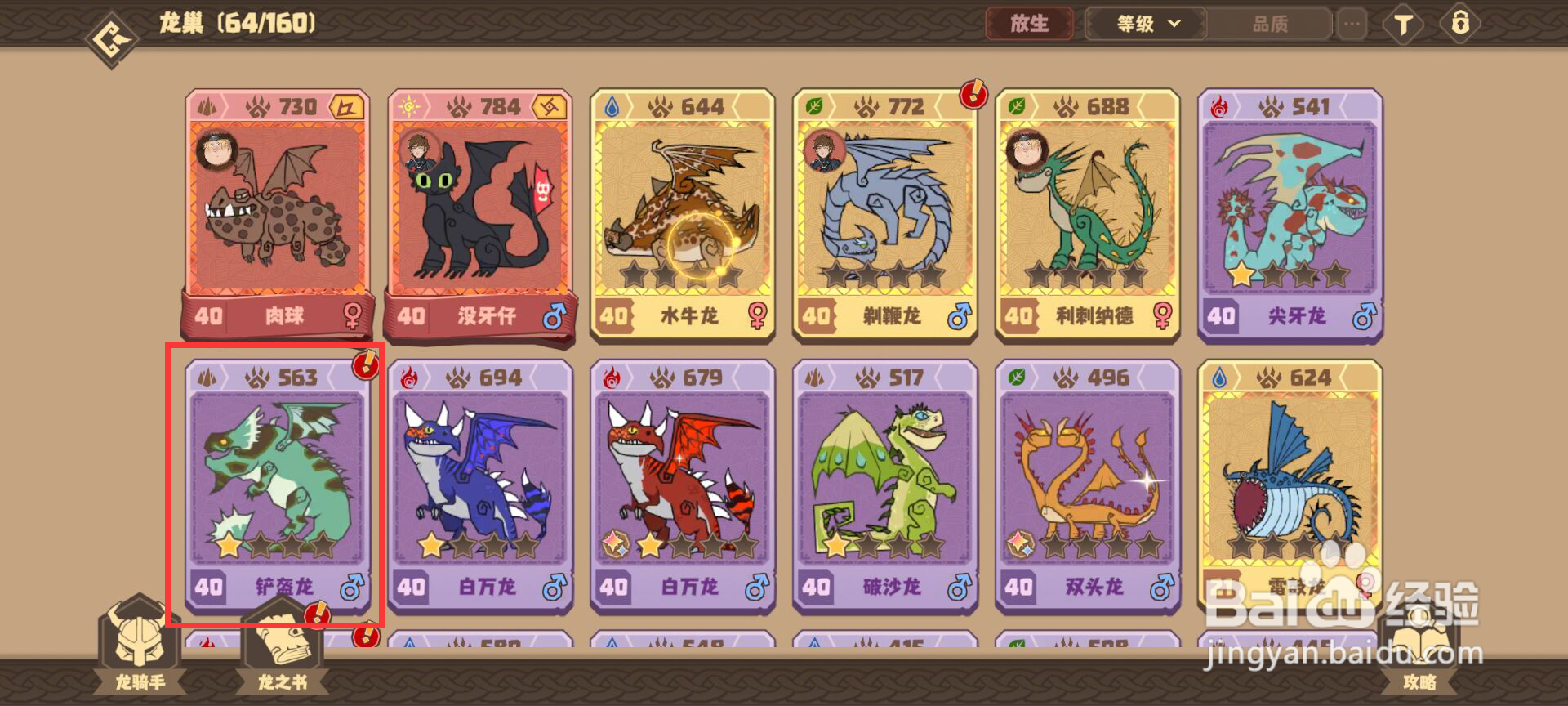
Task: Open the filter funnel icon in top bar
Action: pyautogui.click(x=1402, y=25)
